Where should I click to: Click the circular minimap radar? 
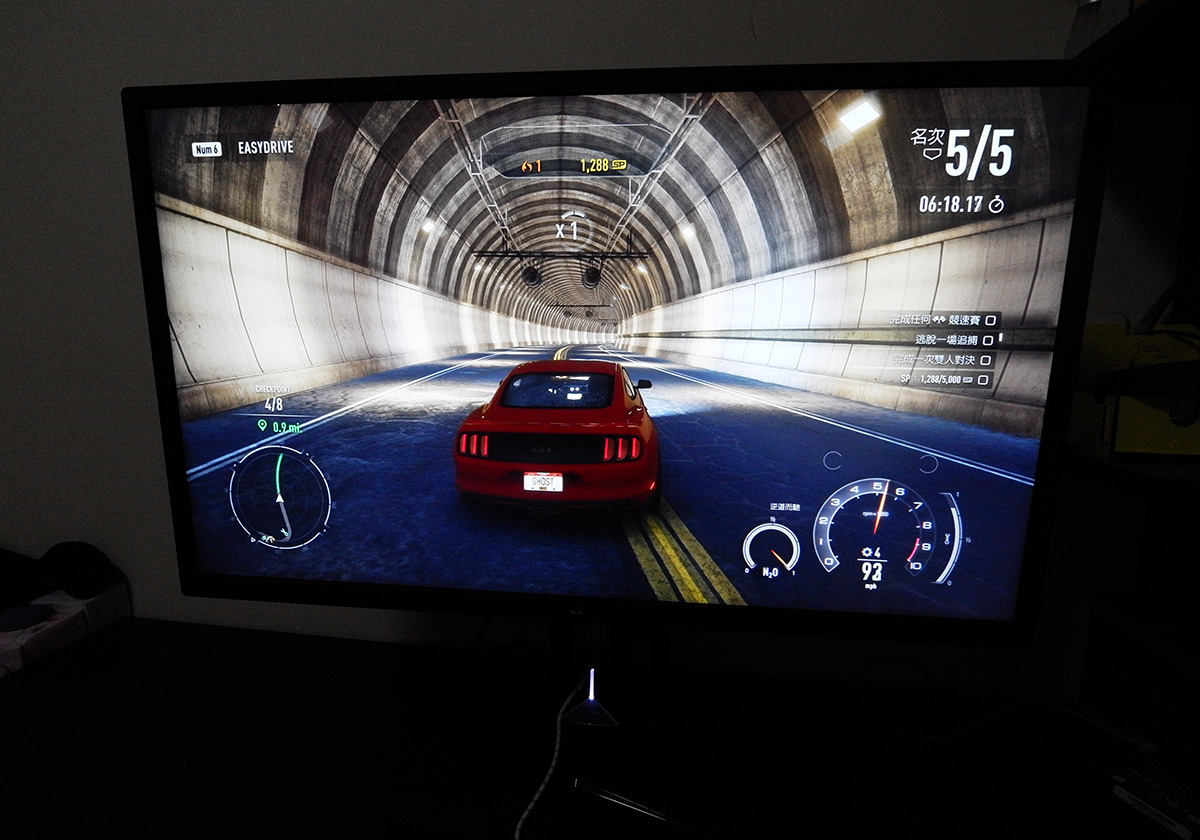click(x=279, y=497)
